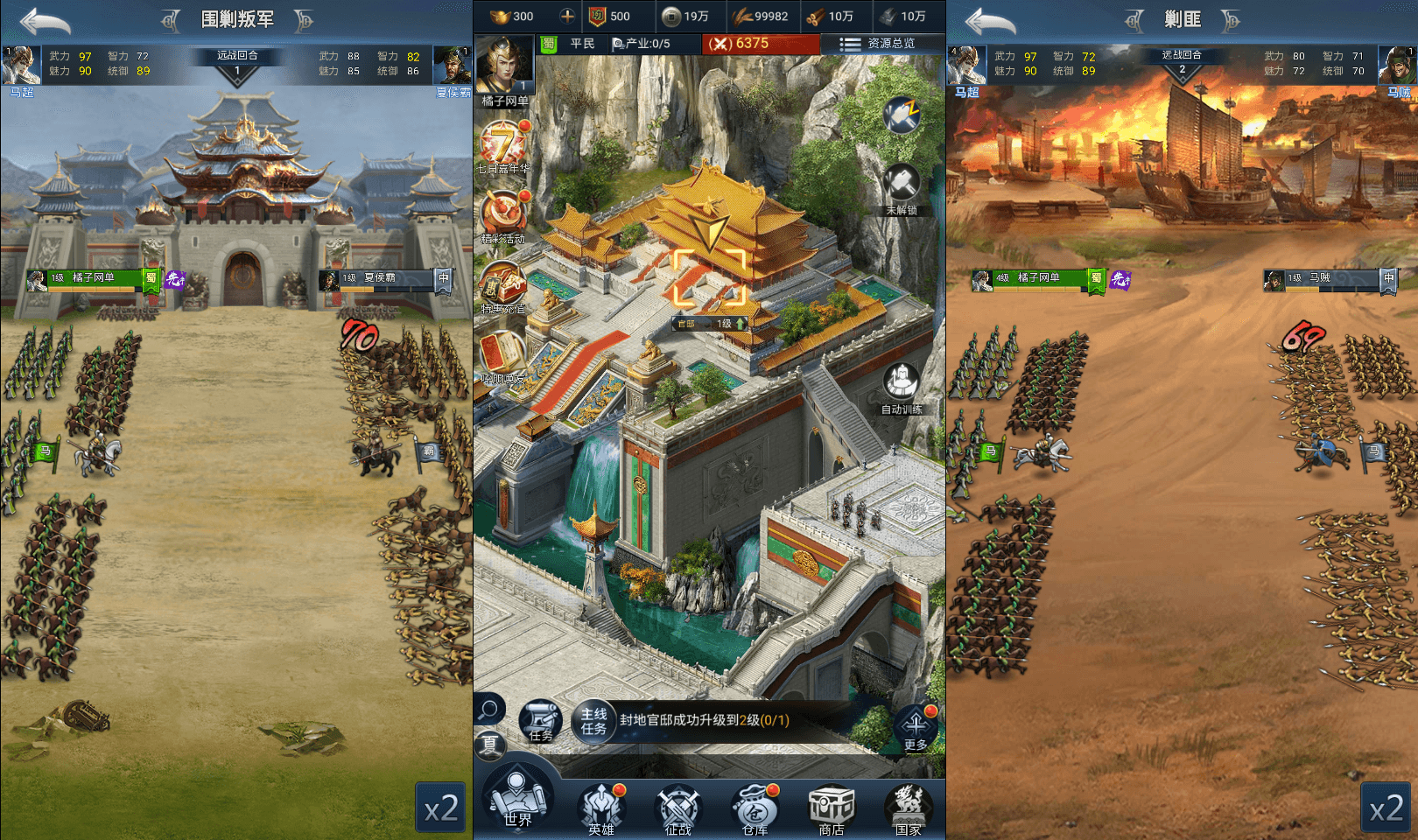Open the 英雄 heroes menu

[x=601, y=808]
